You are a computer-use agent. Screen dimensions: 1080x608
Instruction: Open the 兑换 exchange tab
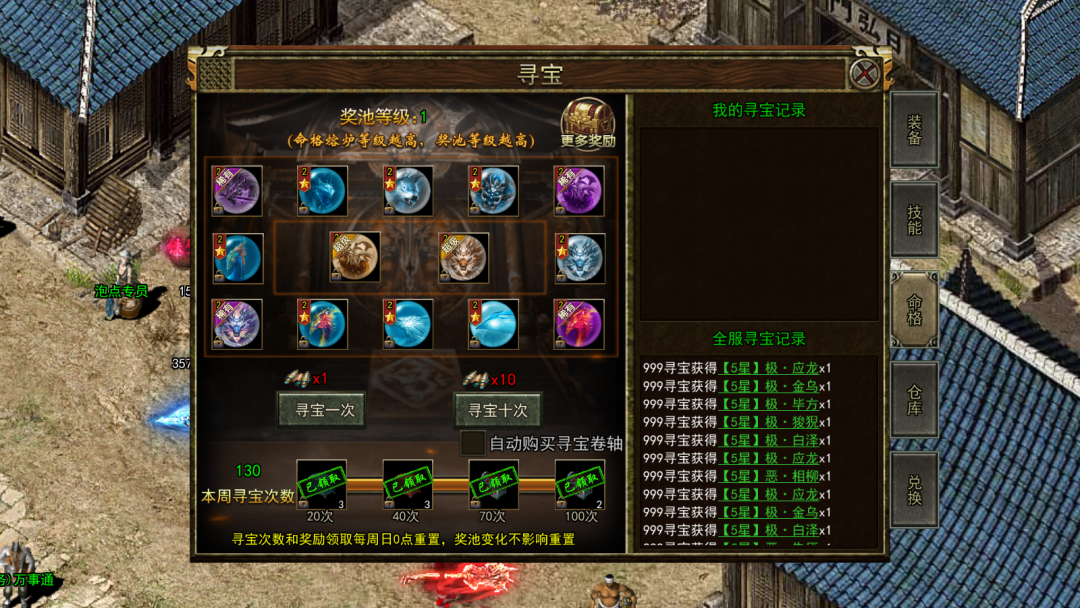click(914, 489)
